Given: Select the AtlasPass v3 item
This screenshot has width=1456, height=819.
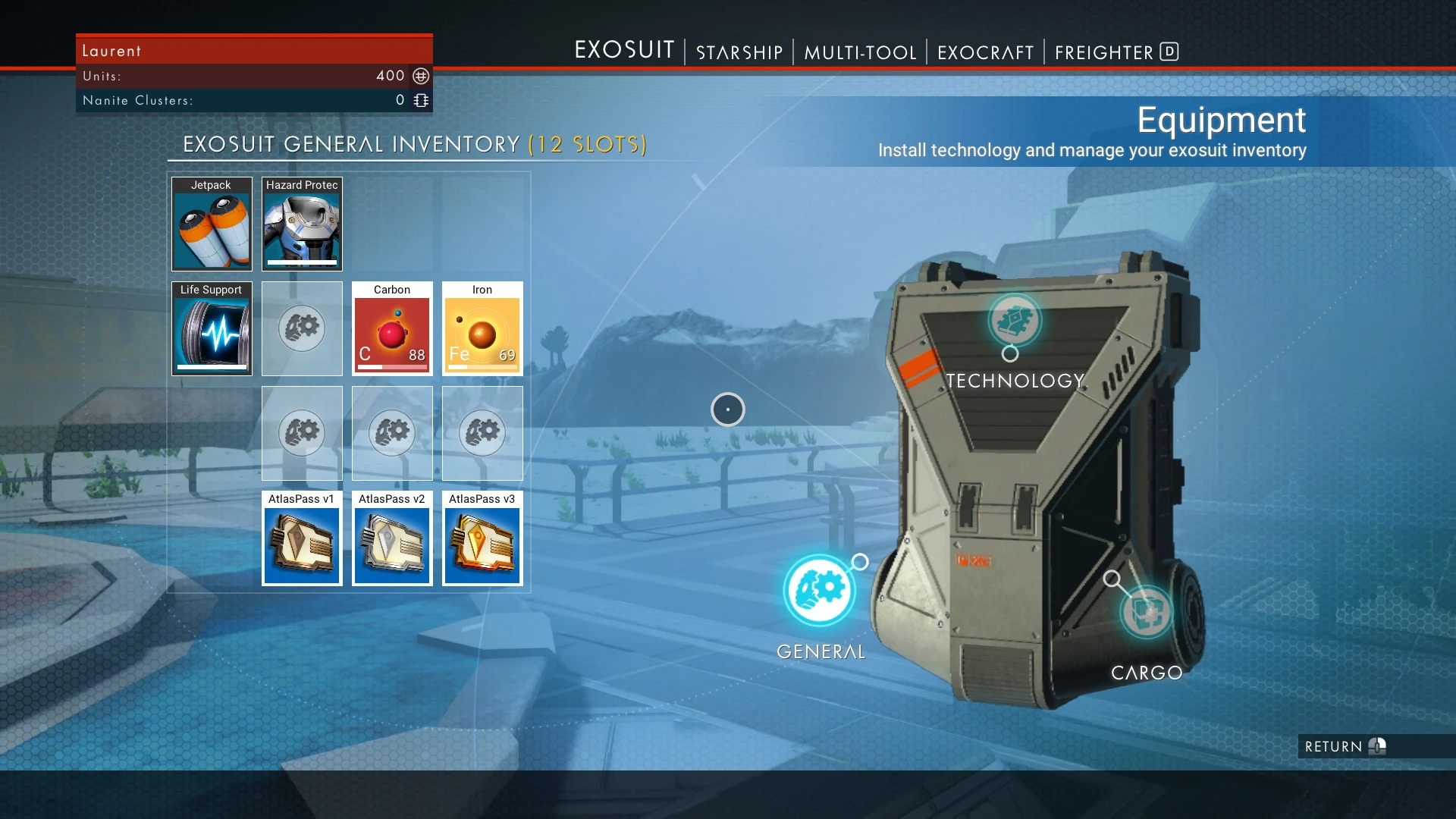Looking at the screenshot, I should pos(482,539).
